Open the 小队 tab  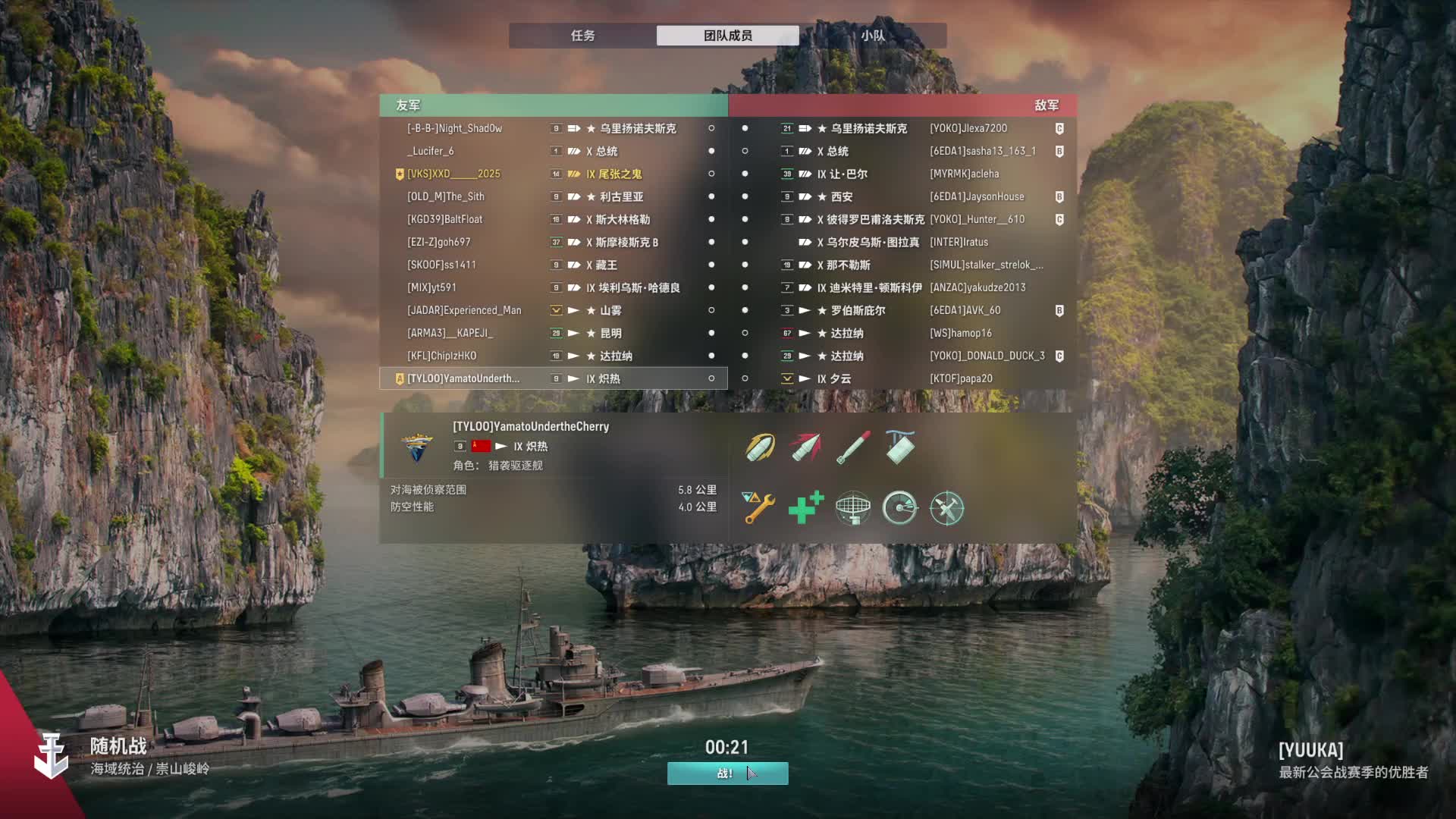(872, 36)
